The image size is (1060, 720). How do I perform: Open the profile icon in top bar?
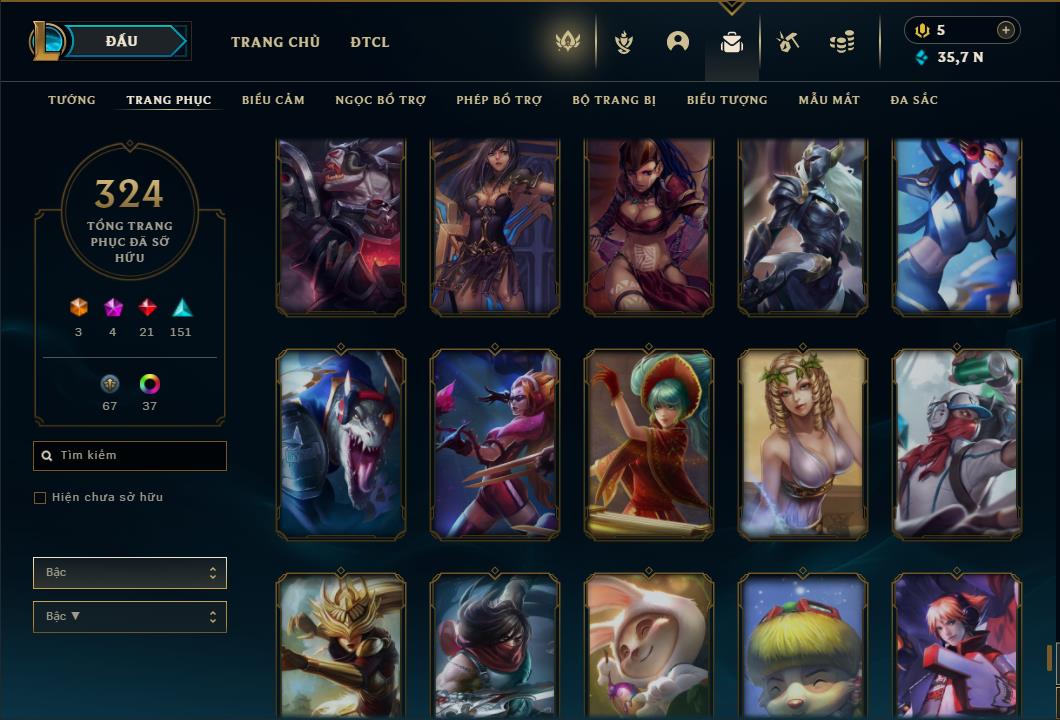(678, 42)
